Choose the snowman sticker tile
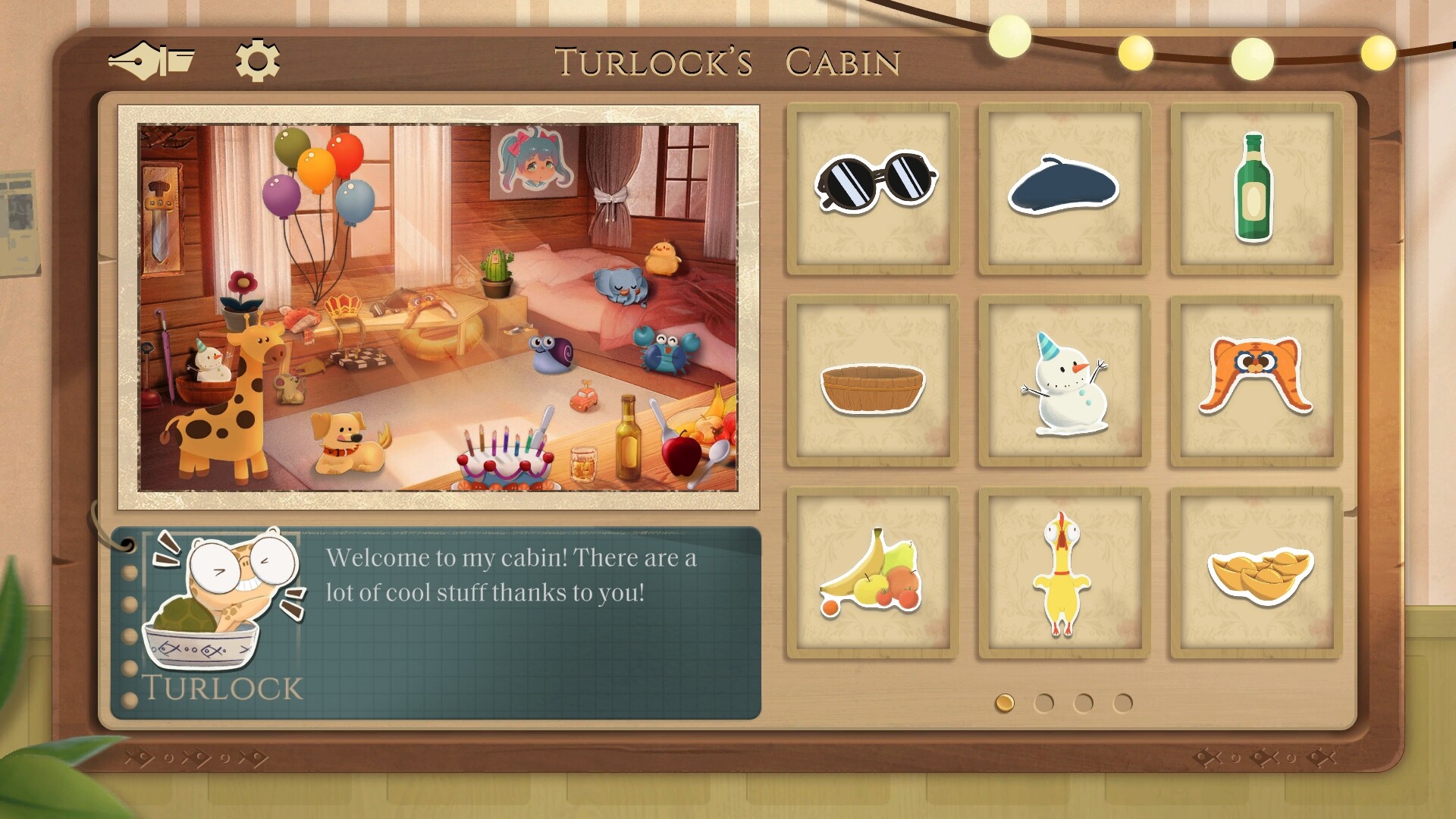The image size is (1456, 819). [1065, 381]
